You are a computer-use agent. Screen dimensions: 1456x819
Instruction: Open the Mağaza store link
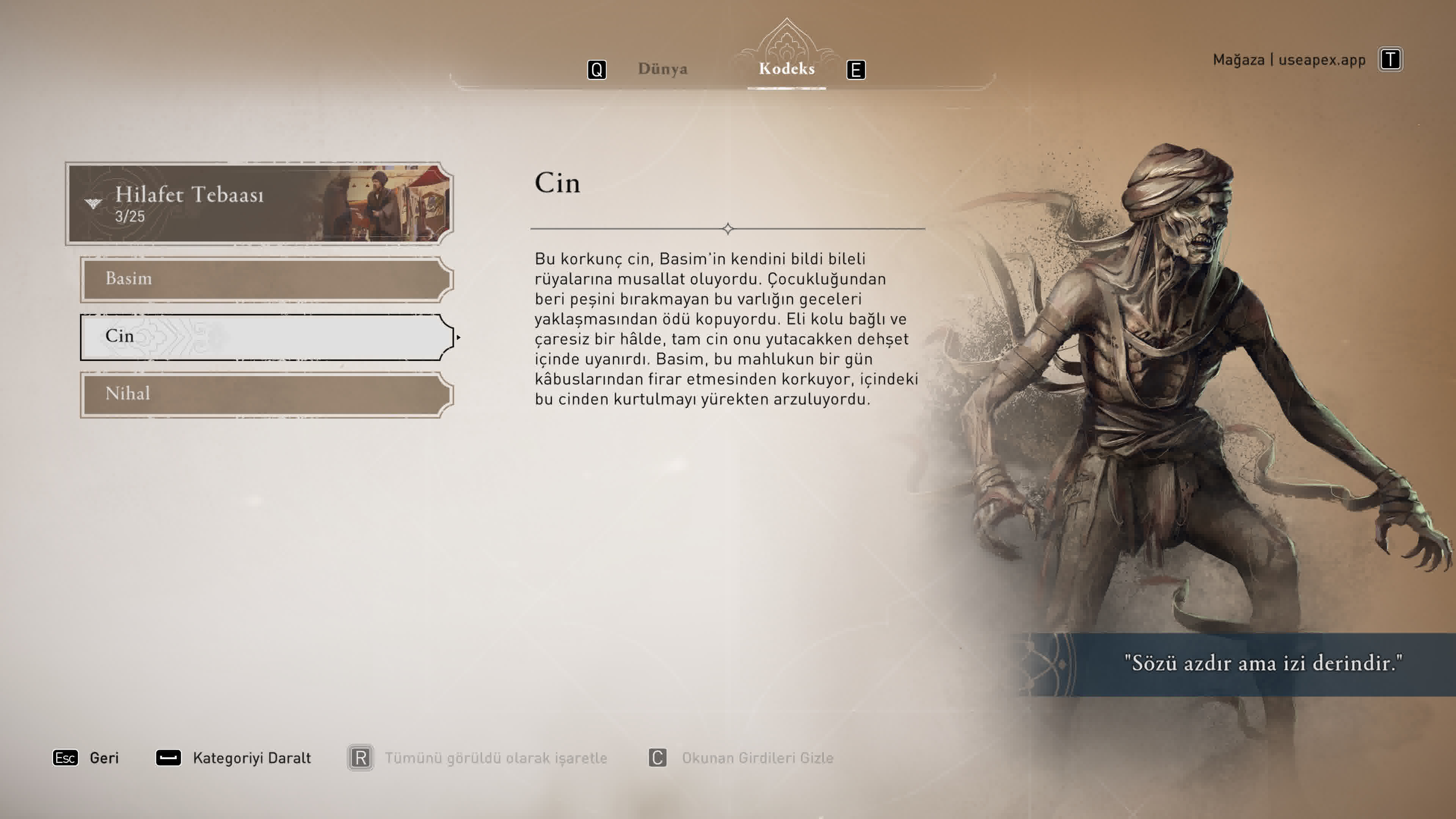pyautogui.click(x=1289, y=60)
